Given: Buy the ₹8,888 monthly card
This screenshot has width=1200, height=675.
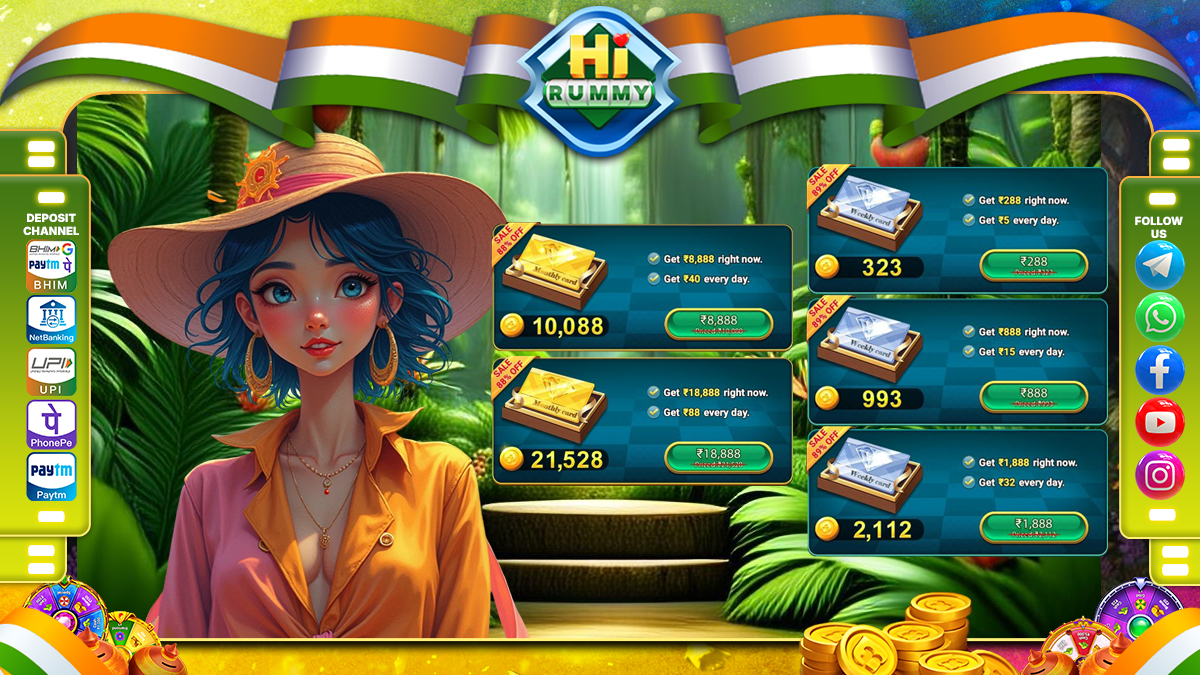Looking at the screenshot, I should 718,324.
